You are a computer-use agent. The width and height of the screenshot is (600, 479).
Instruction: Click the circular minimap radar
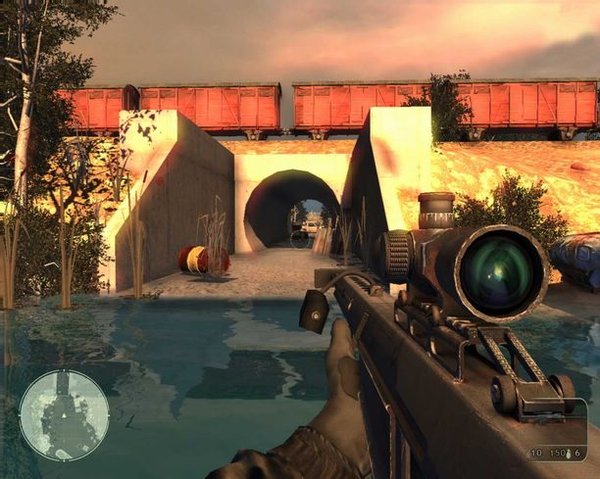64,414
